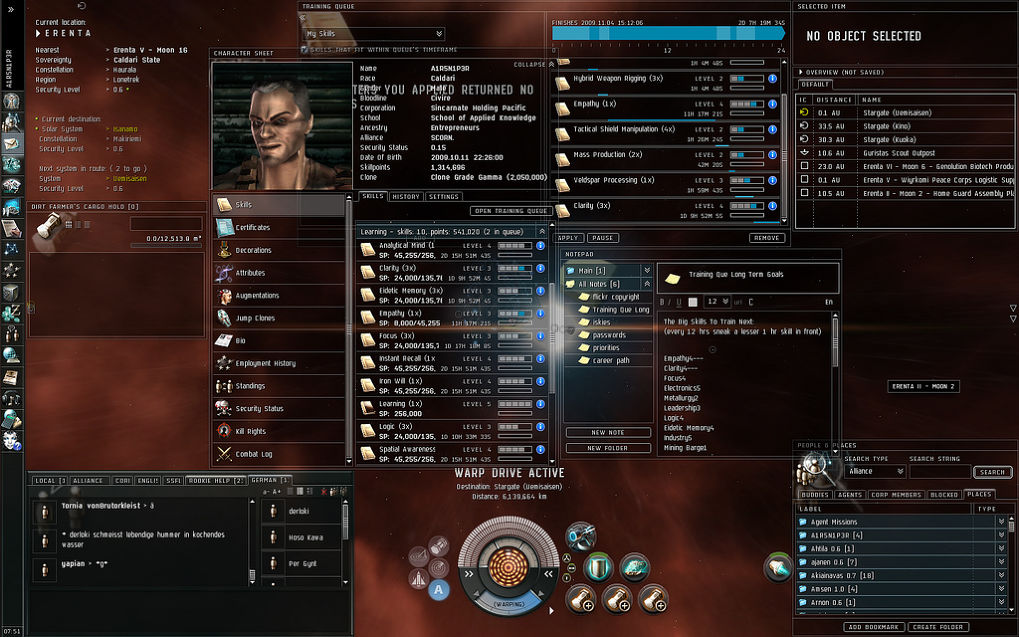The width and height of the screenshot is (1019, 637).
Task: Open the Combat Log section
Action: pyautogui.click(x=253, y=454)
